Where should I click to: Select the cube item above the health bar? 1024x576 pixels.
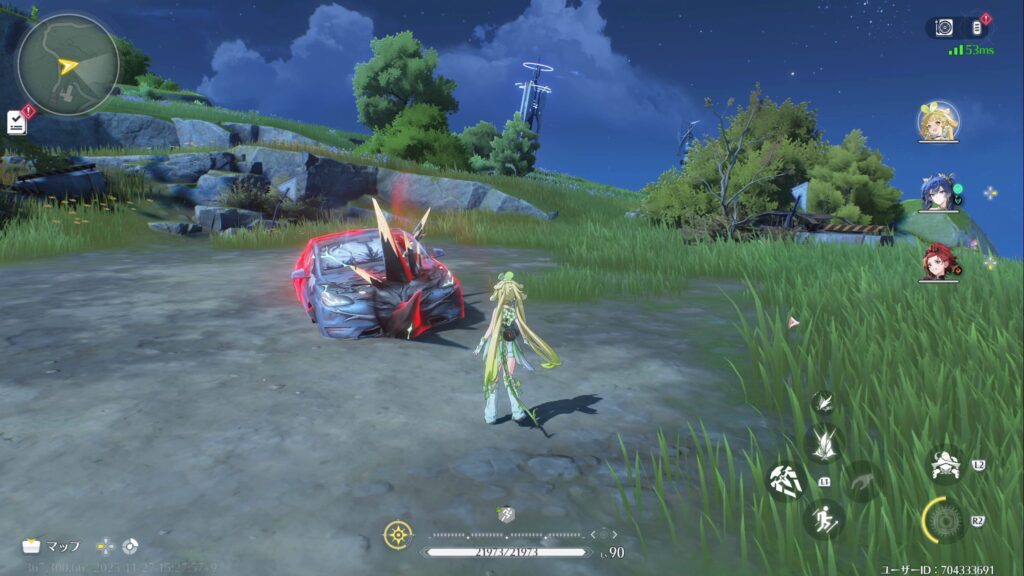tap(506, 515)
